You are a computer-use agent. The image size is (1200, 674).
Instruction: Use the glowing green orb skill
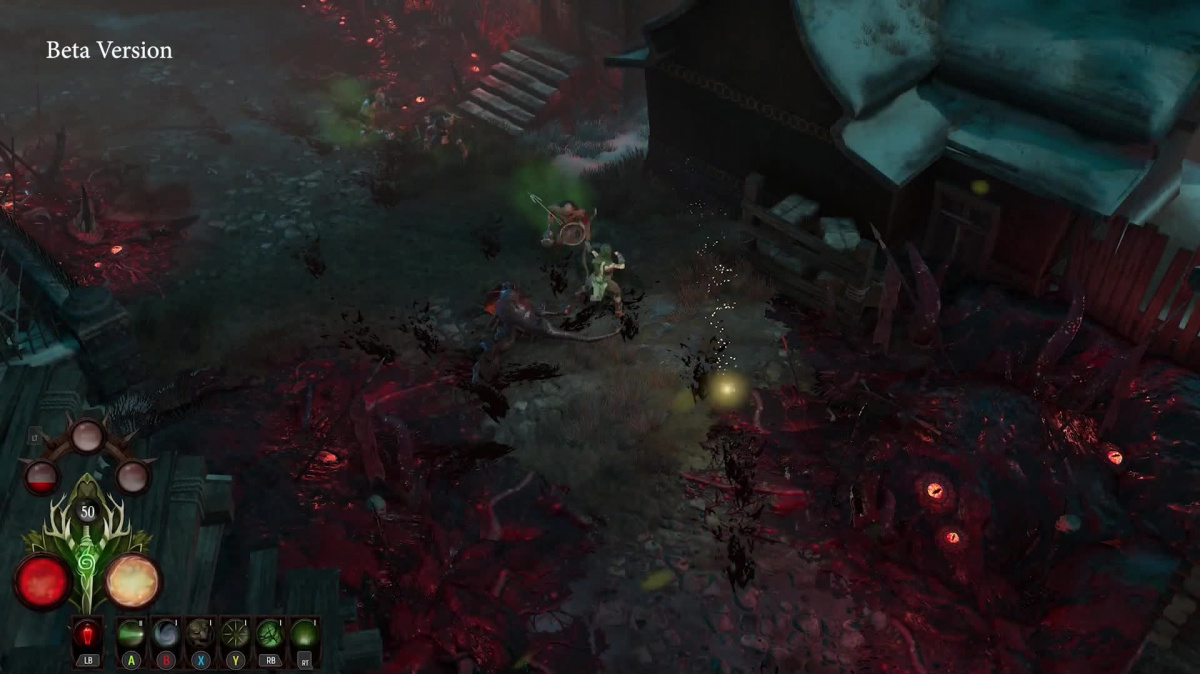304,634
